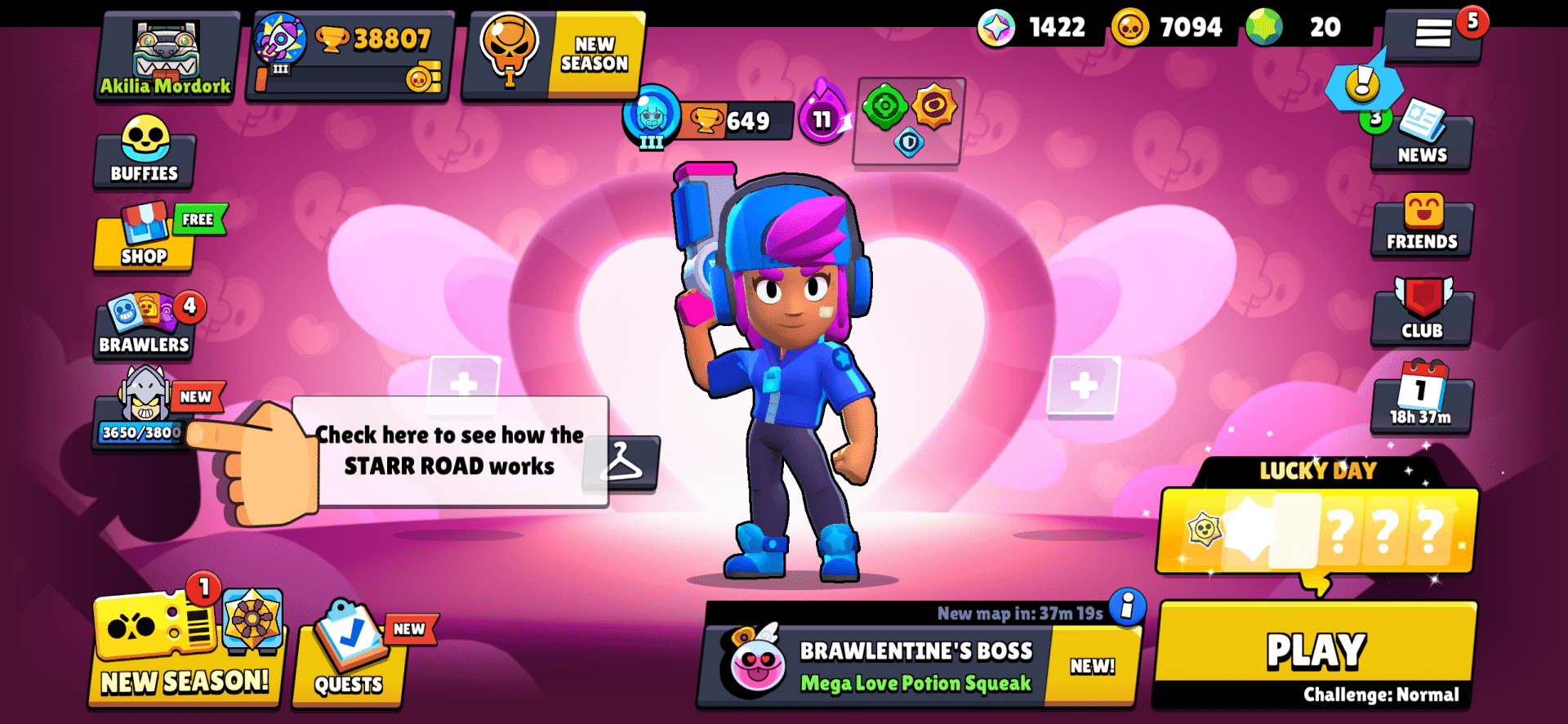Open the hamburger menu with 5 notifications
1568x724 pixels.
coord(1433,33)
